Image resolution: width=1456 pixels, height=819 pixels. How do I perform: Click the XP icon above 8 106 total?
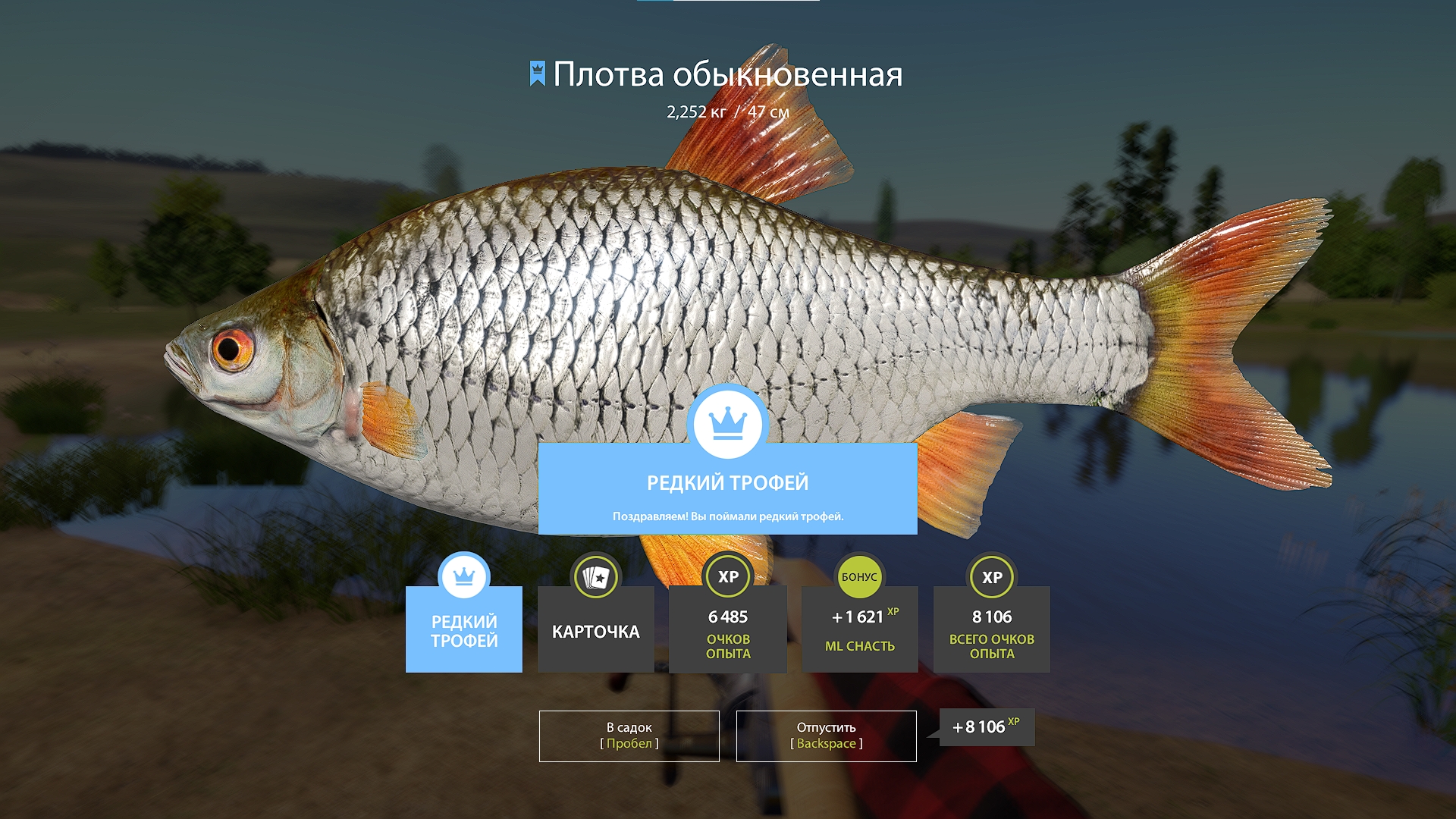(x=991, y=576)
